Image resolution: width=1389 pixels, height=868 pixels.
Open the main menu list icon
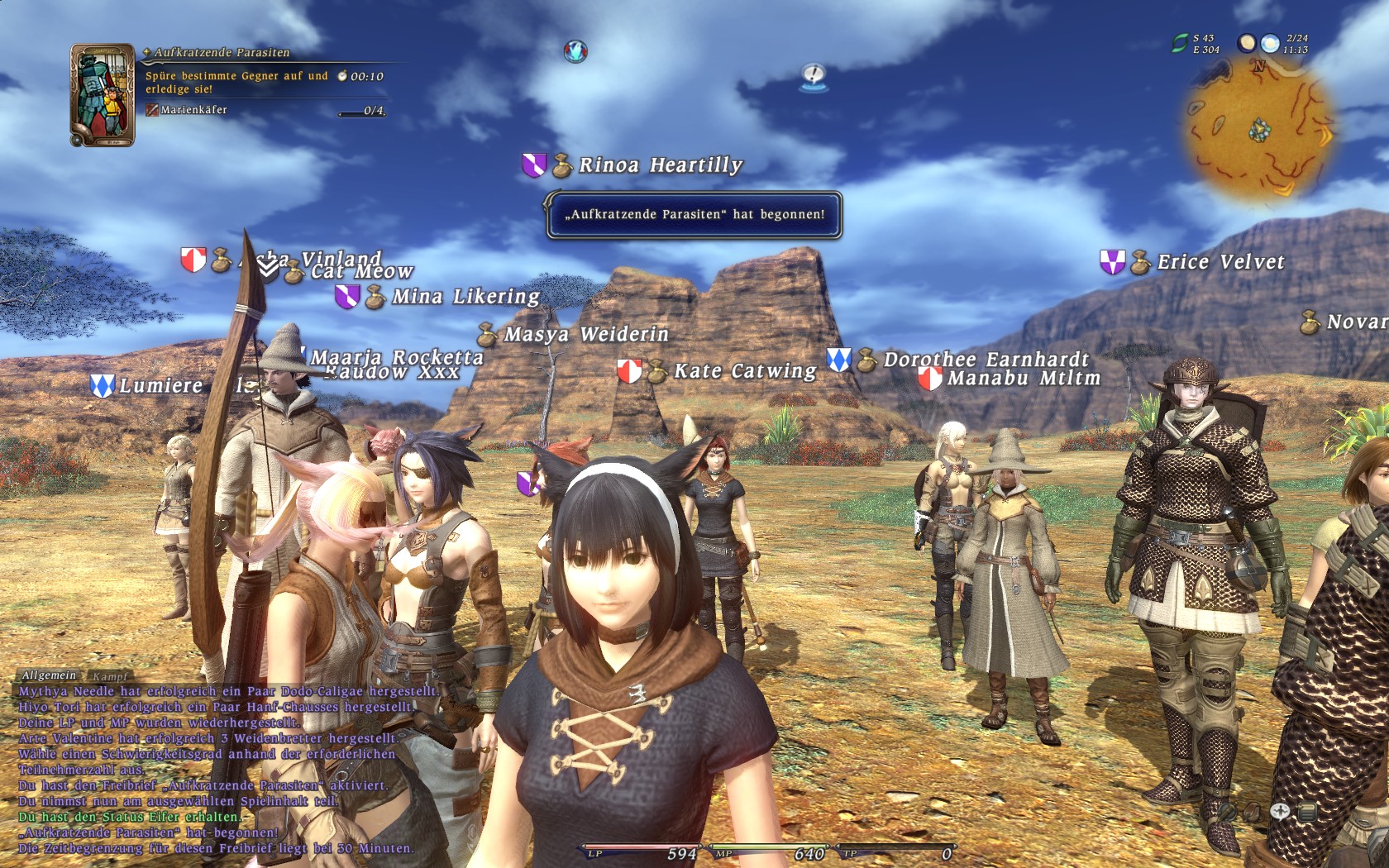coord(1307,813)
